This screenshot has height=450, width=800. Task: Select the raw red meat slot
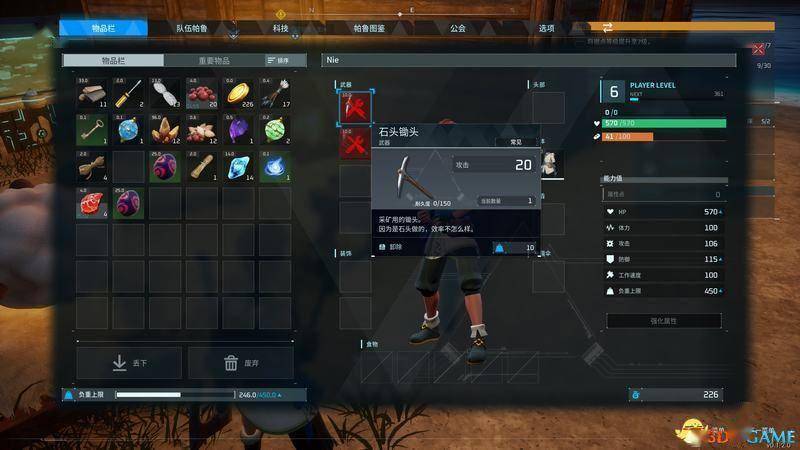[x=92, y=202]
